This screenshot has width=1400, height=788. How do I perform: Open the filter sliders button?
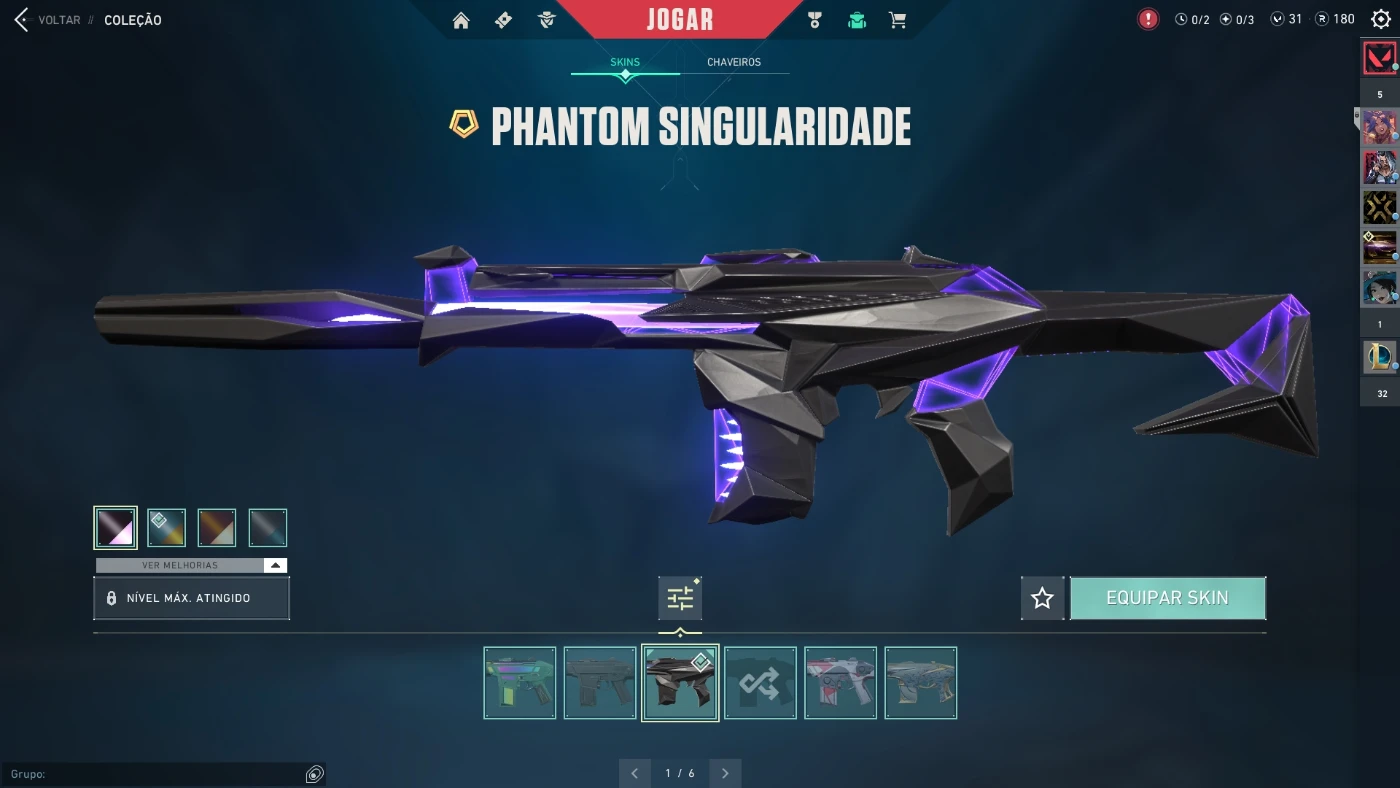point(680,598)
